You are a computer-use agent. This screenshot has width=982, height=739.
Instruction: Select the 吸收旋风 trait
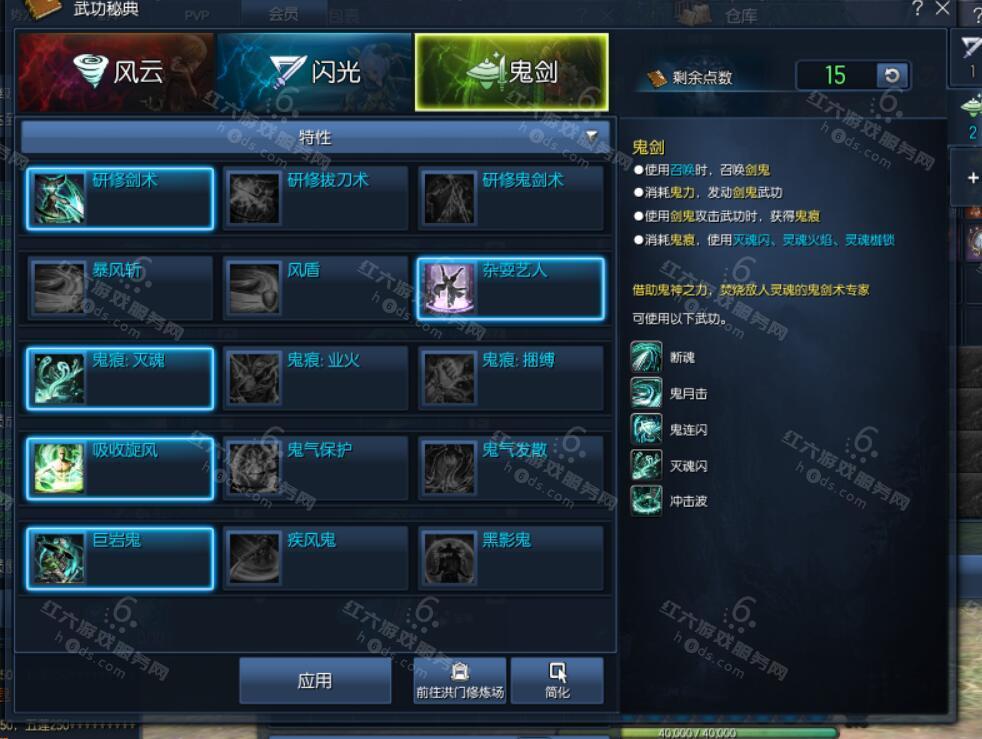[120, 468]
